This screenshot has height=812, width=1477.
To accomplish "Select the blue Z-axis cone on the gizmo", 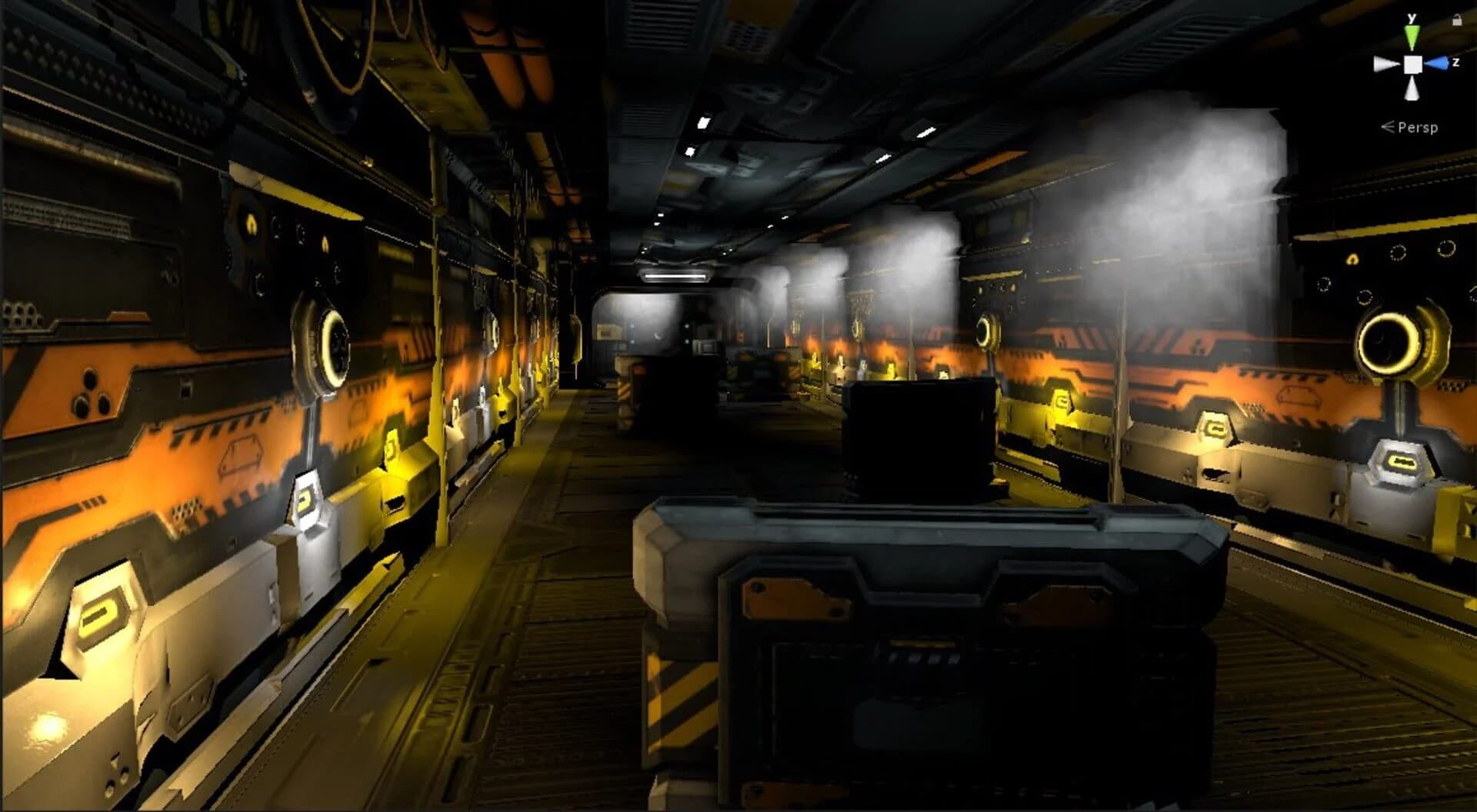I will (x=1440, y=62).
